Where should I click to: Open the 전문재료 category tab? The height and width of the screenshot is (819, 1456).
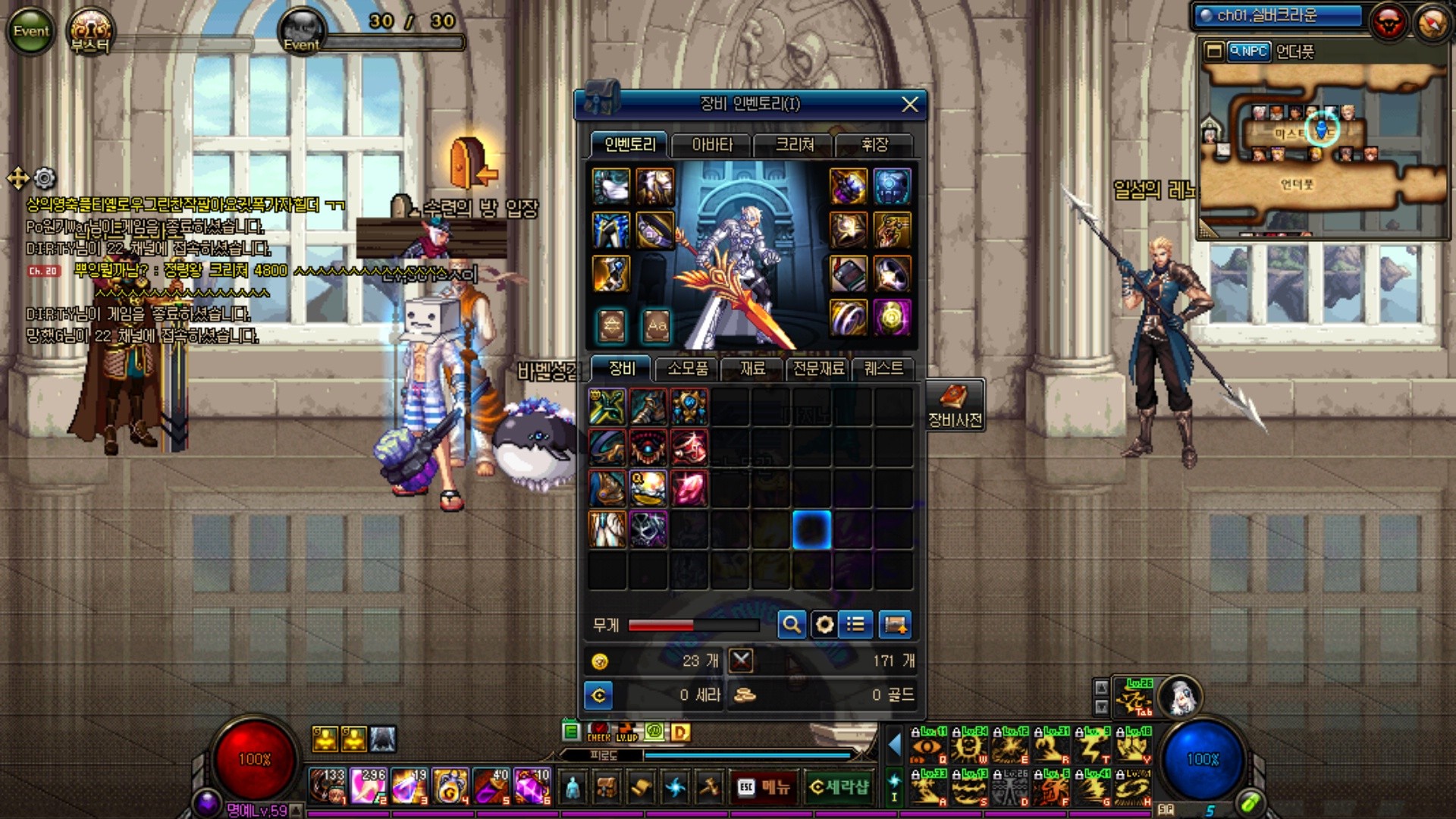coord(818,369)
